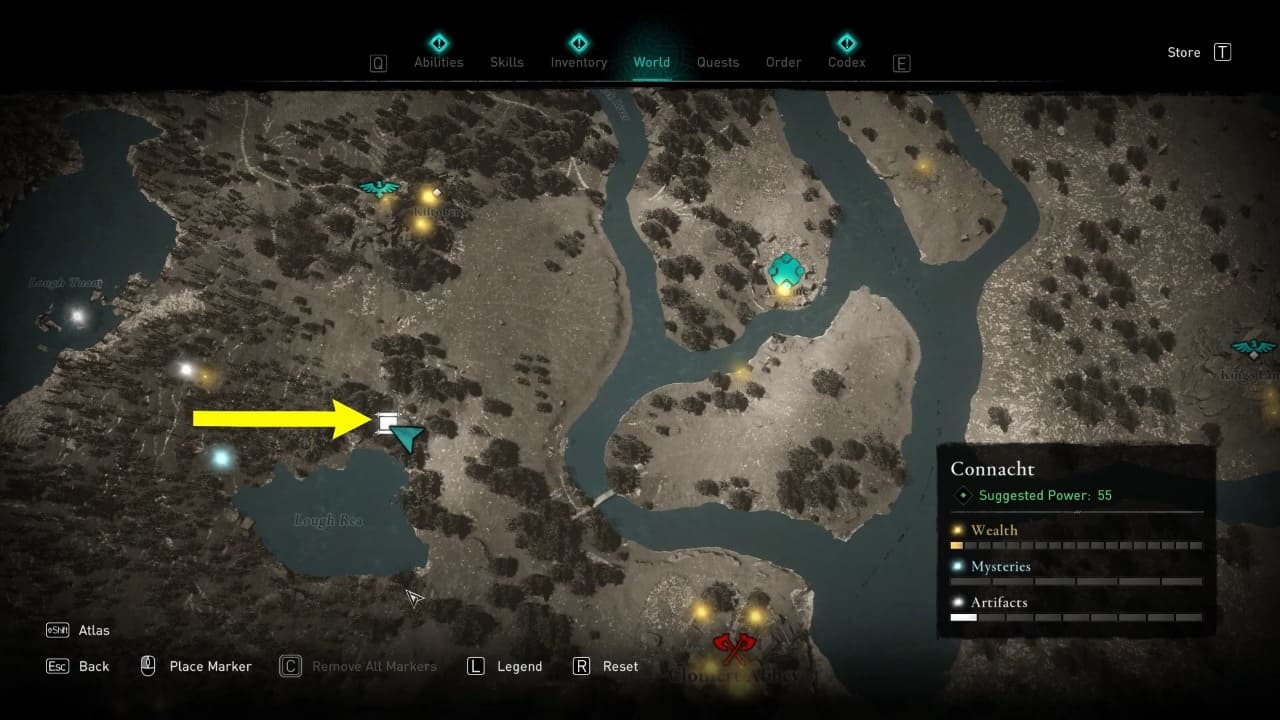Open the Store
This screenshot has height=720, width=1280.
pyautogui.click(x=1183, y=52)
